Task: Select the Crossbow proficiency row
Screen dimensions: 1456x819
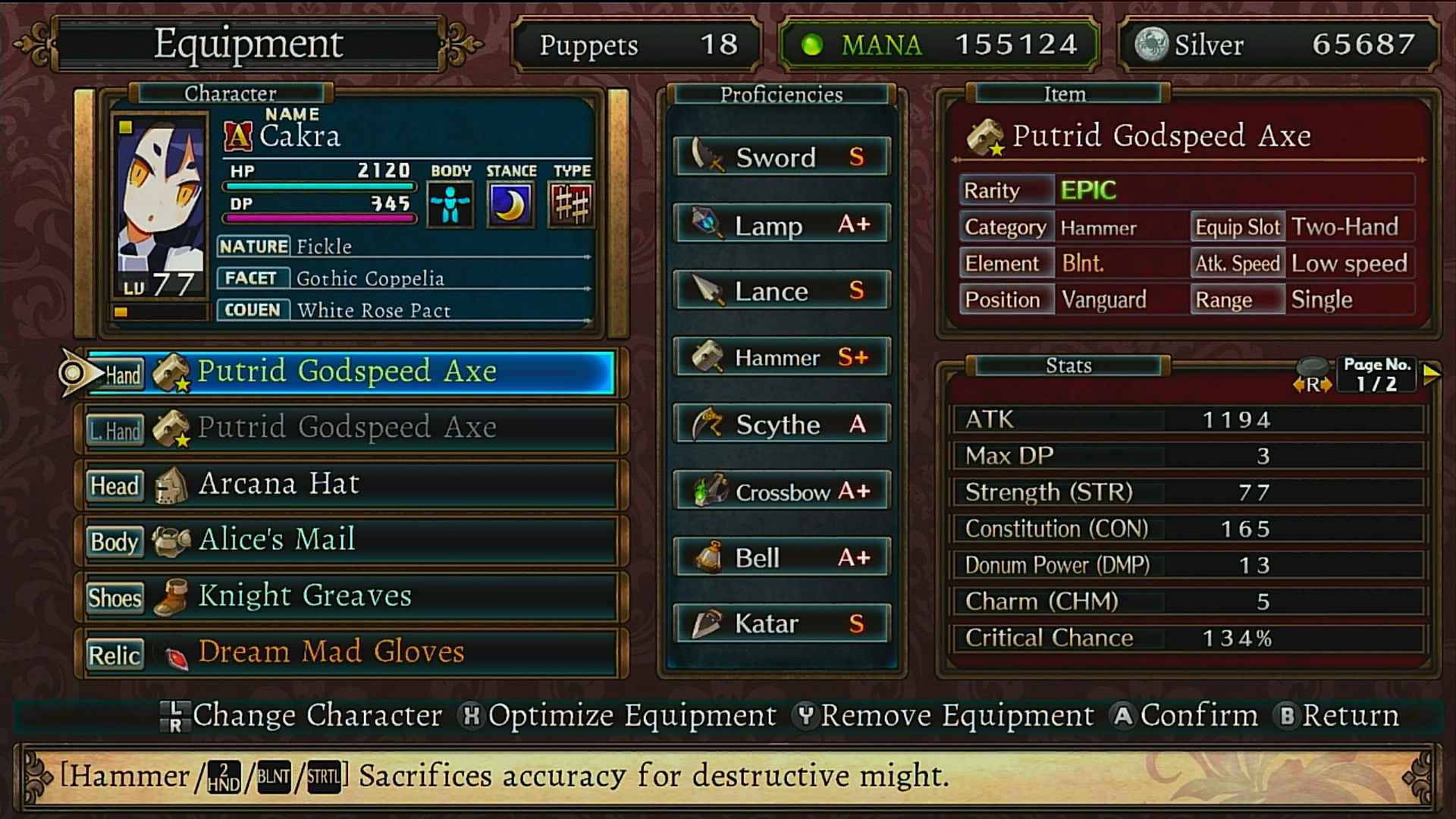Action: 781,491
